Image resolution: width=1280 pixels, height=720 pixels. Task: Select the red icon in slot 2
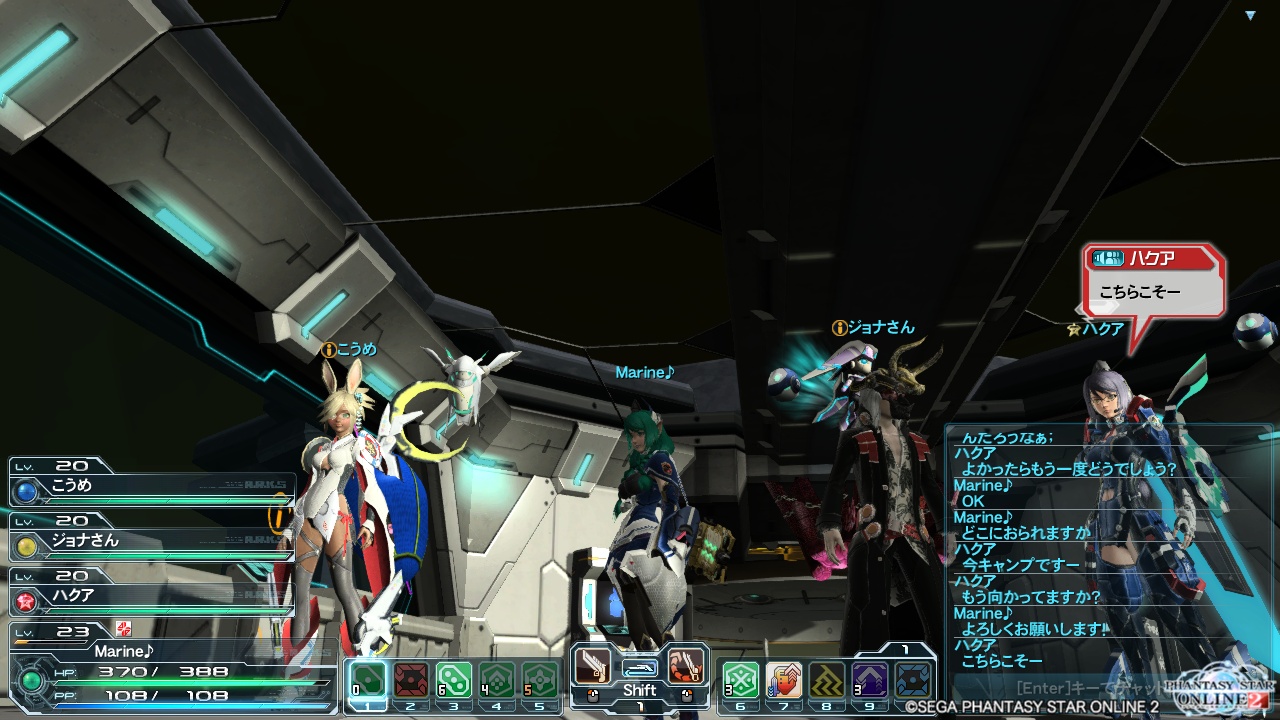tap(411, 680)
